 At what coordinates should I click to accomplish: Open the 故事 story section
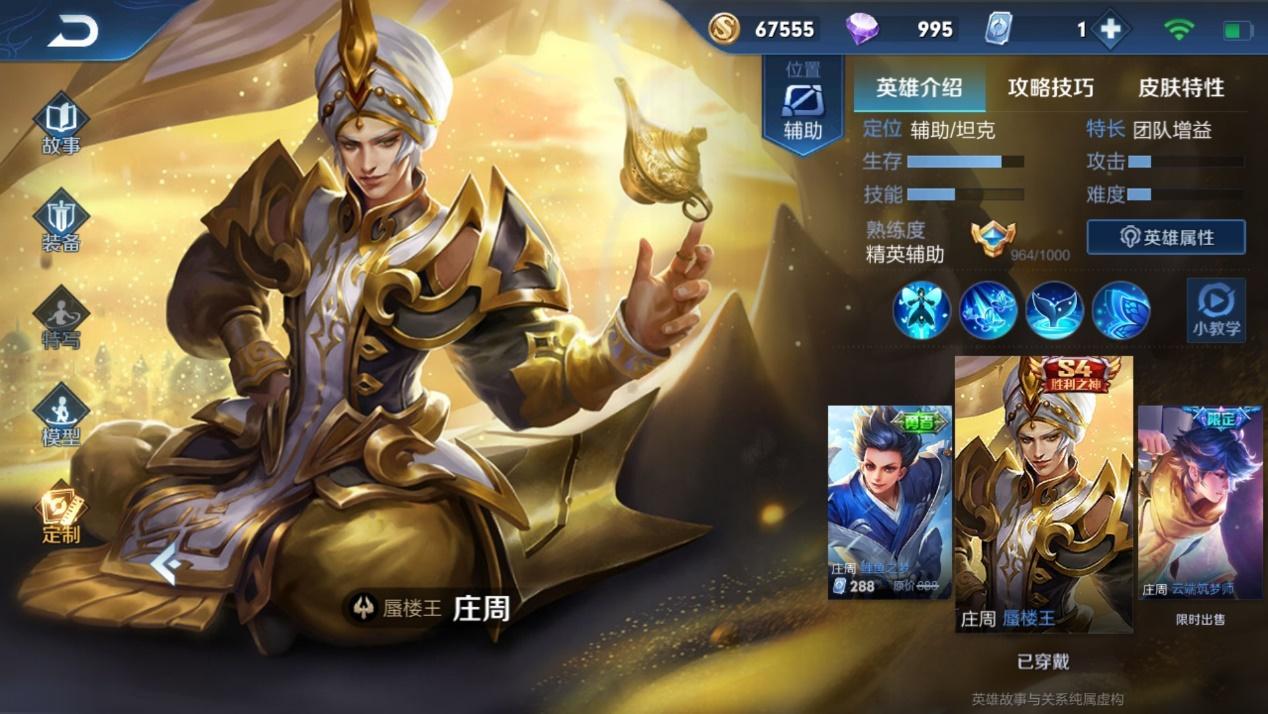pos(61,125)
